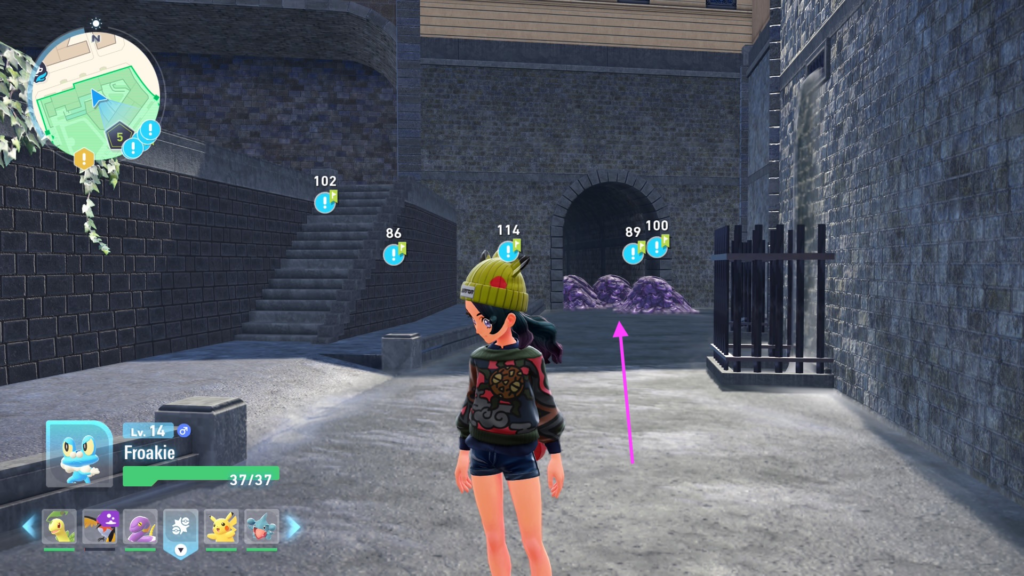This screenshot has height=576, width=1024.
Task: Select Bayleef in the party bar
Action: [59, 527]
